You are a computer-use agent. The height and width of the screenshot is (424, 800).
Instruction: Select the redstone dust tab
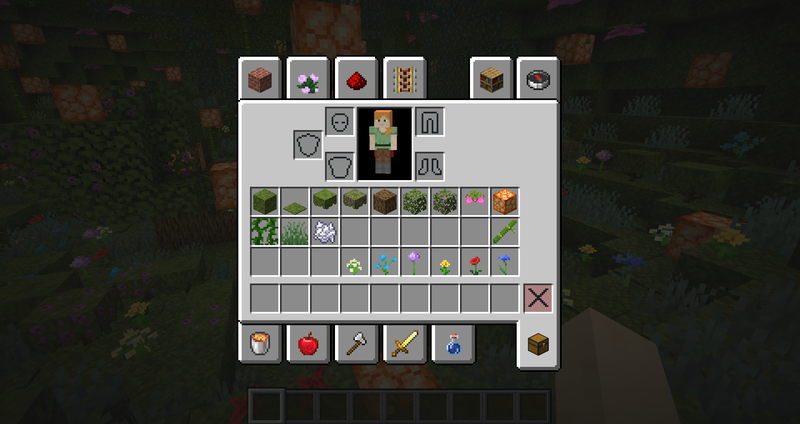pos(356,80)
